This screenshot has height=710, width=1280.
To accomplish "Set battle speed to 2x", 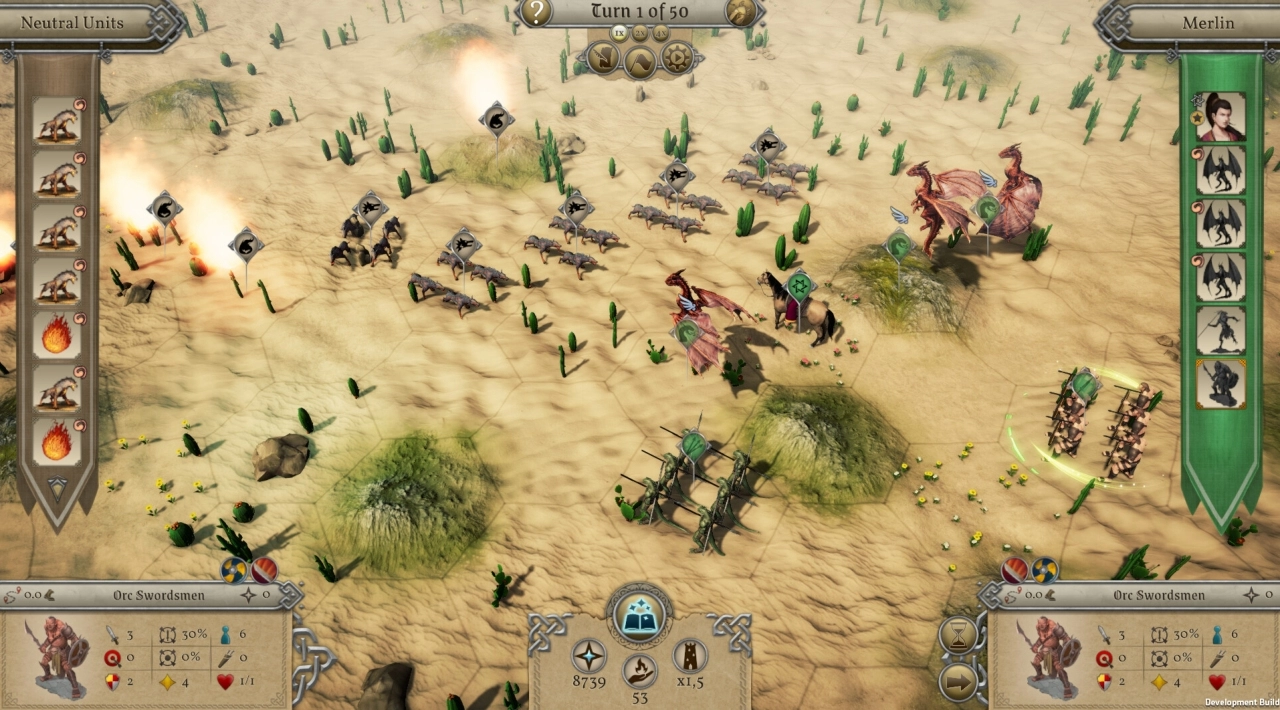I will coord(640,33).
